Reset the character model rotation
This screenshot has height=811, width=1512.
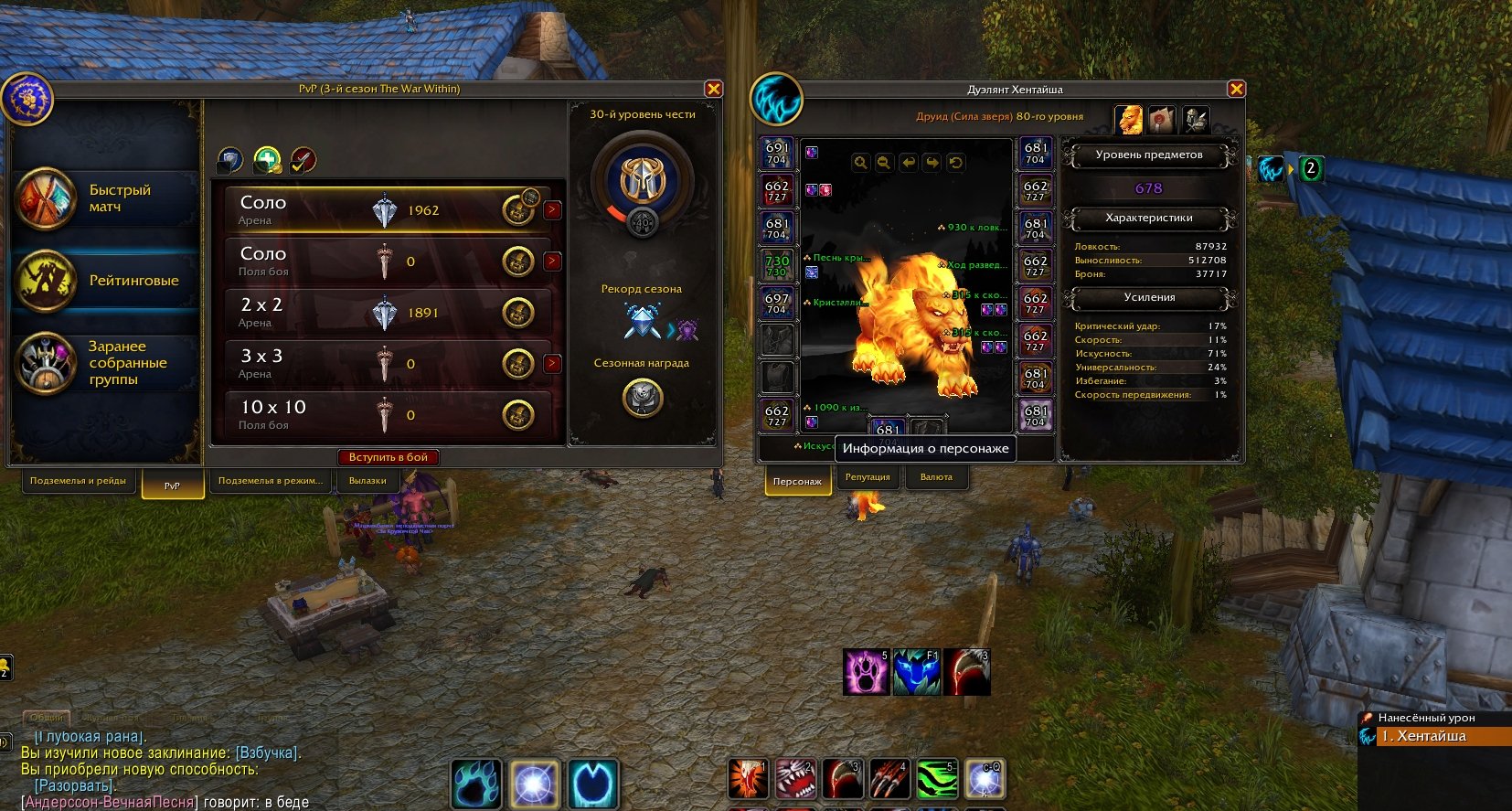955,163
